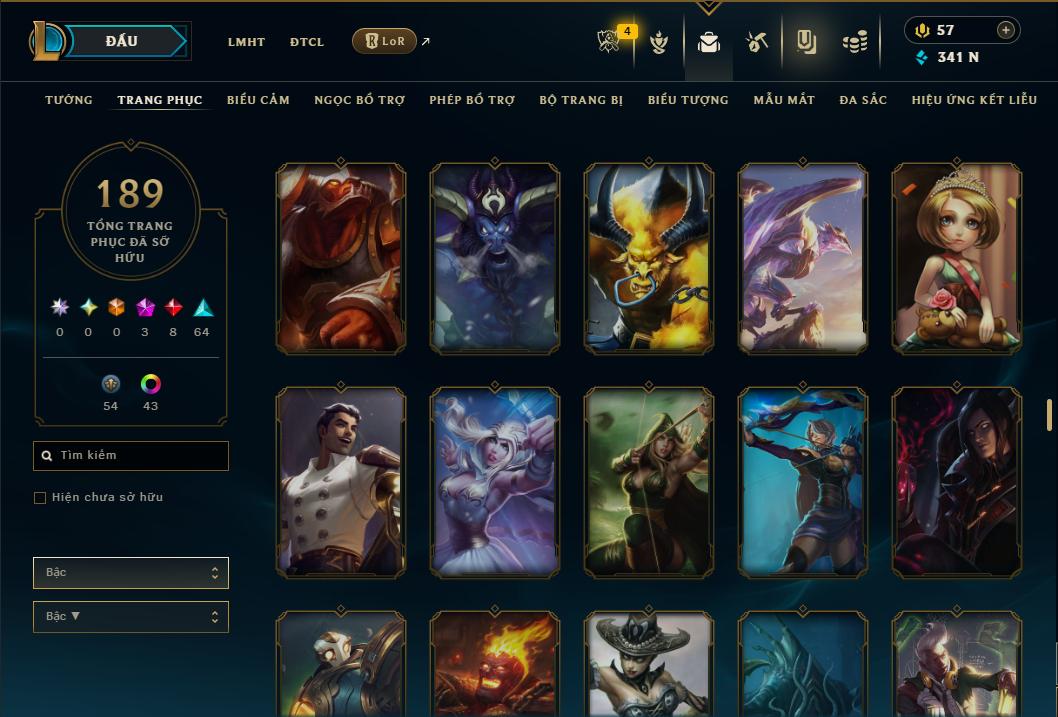
Task: Select the NGỌC BỔ TRỢ runes tab
Action: click(359, 100)
